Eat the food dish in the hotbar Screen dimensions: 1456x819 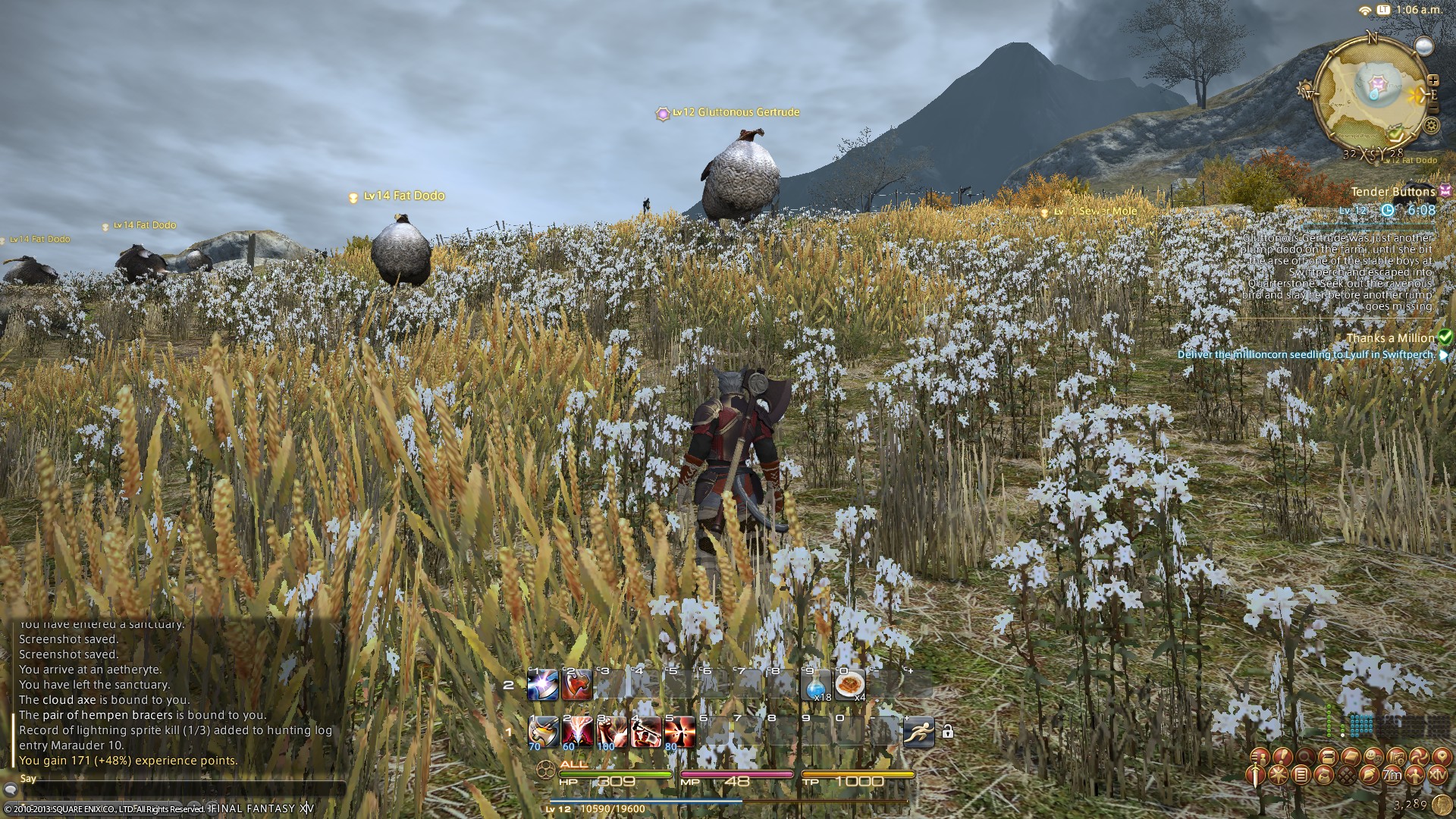[x=850, y=686]
